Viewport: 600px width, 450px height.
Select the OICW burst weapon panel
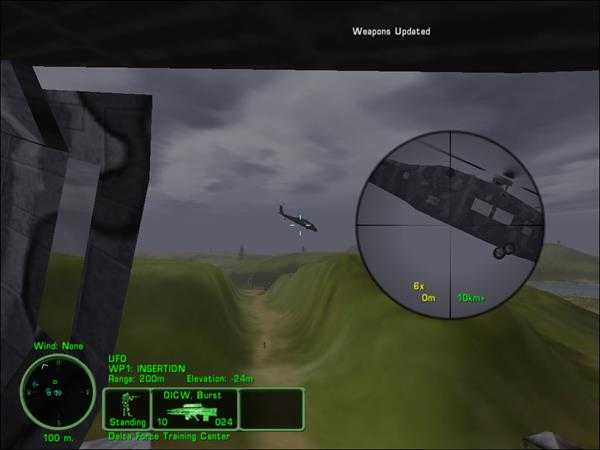tap(195, 409)
